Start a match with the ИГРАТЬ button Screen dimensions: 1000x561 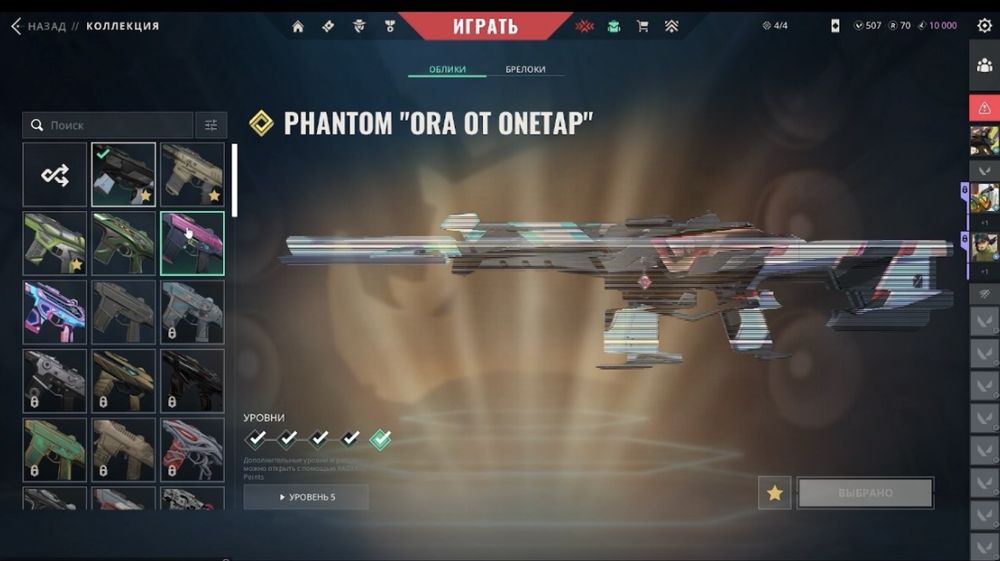pos(485,25)
